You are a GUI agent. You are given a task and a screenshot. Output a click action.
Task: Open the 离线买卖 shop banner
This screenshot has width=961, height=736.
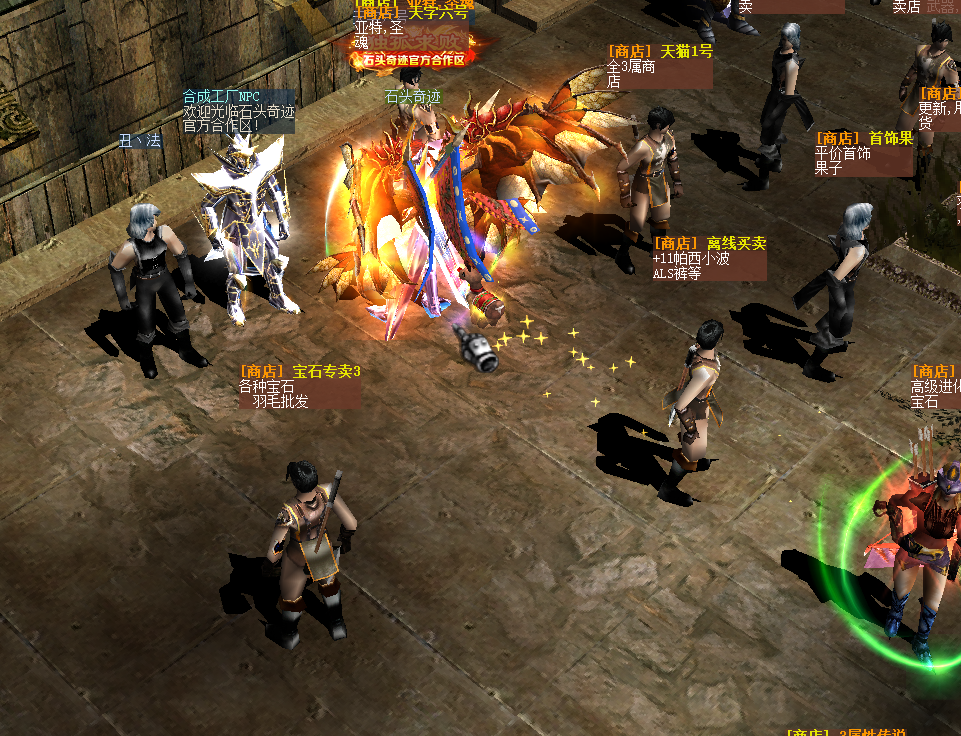(709, 244)
